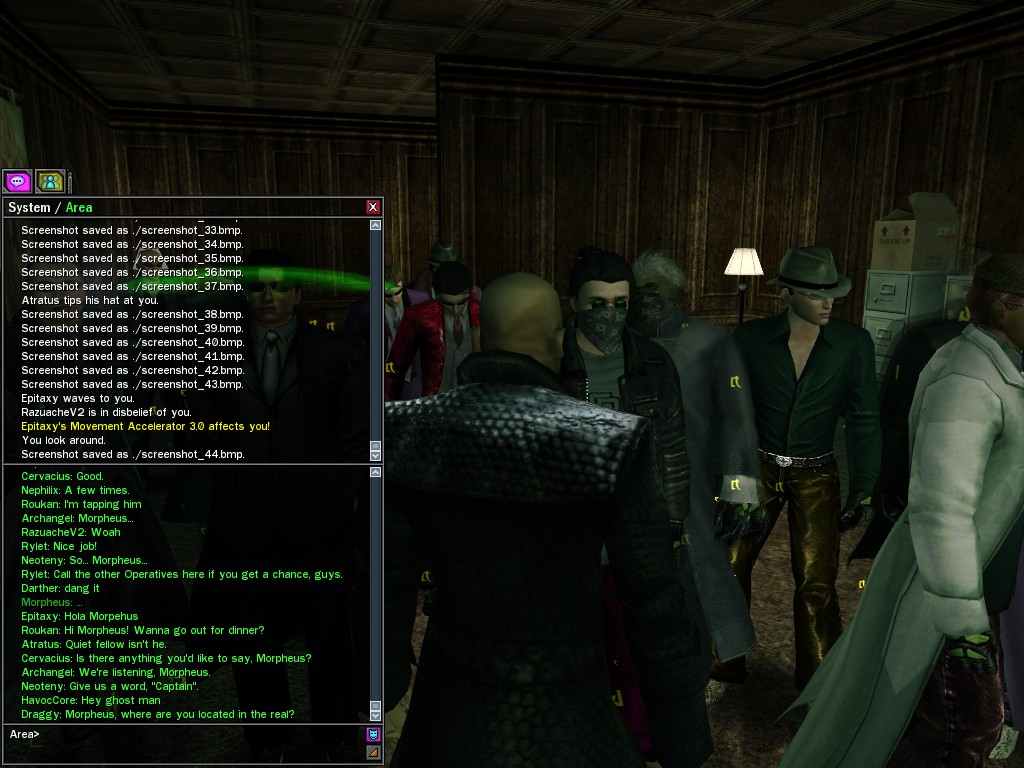Select the System tab in the chat title
This screenshot has width=1024, height=768.
[x=28, y=208]
